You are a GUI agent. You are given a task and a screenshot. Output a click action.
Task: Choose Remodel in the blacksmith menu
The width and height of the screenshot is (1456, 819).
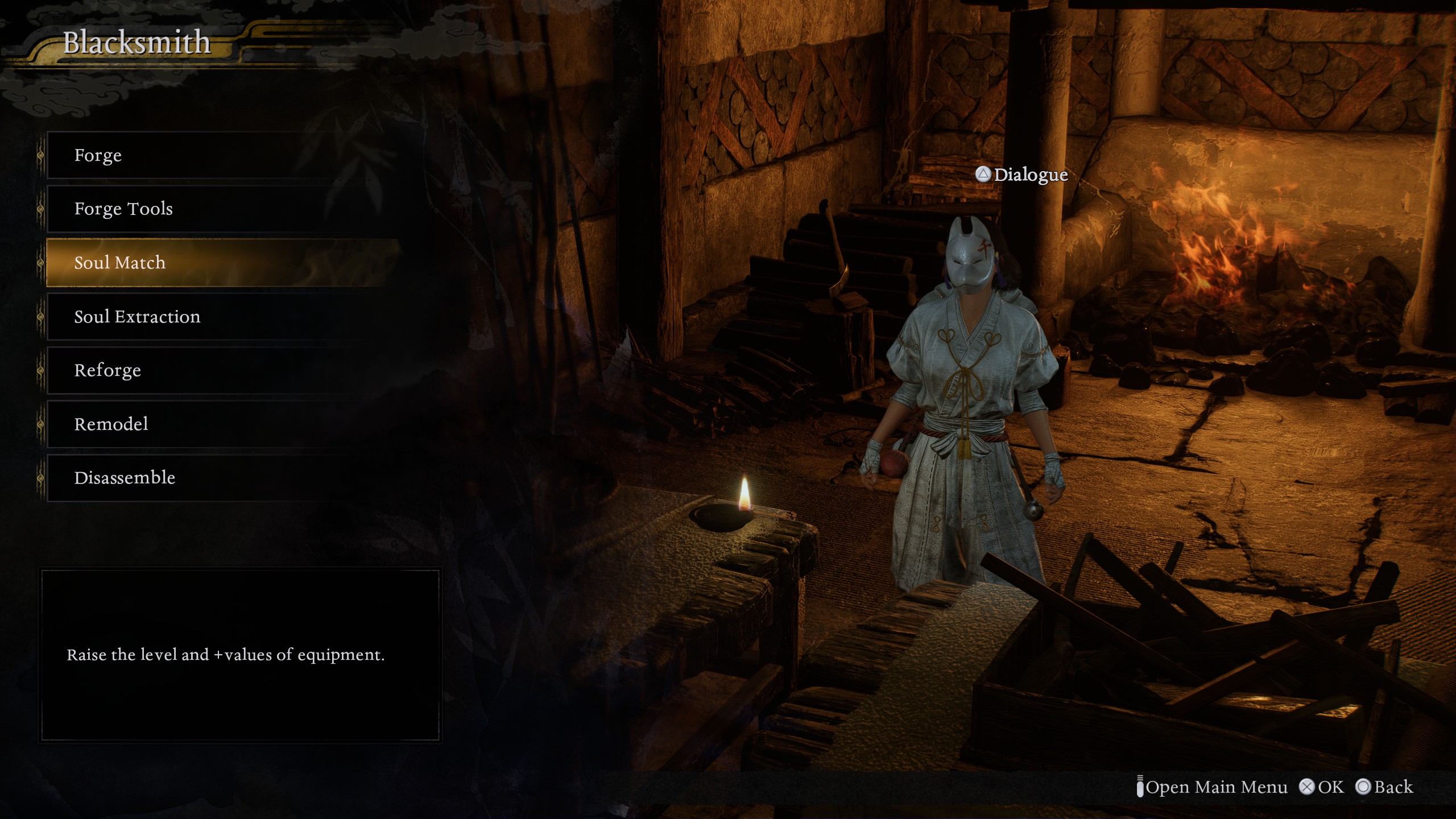pyautogui.click(x=222, y=424)
